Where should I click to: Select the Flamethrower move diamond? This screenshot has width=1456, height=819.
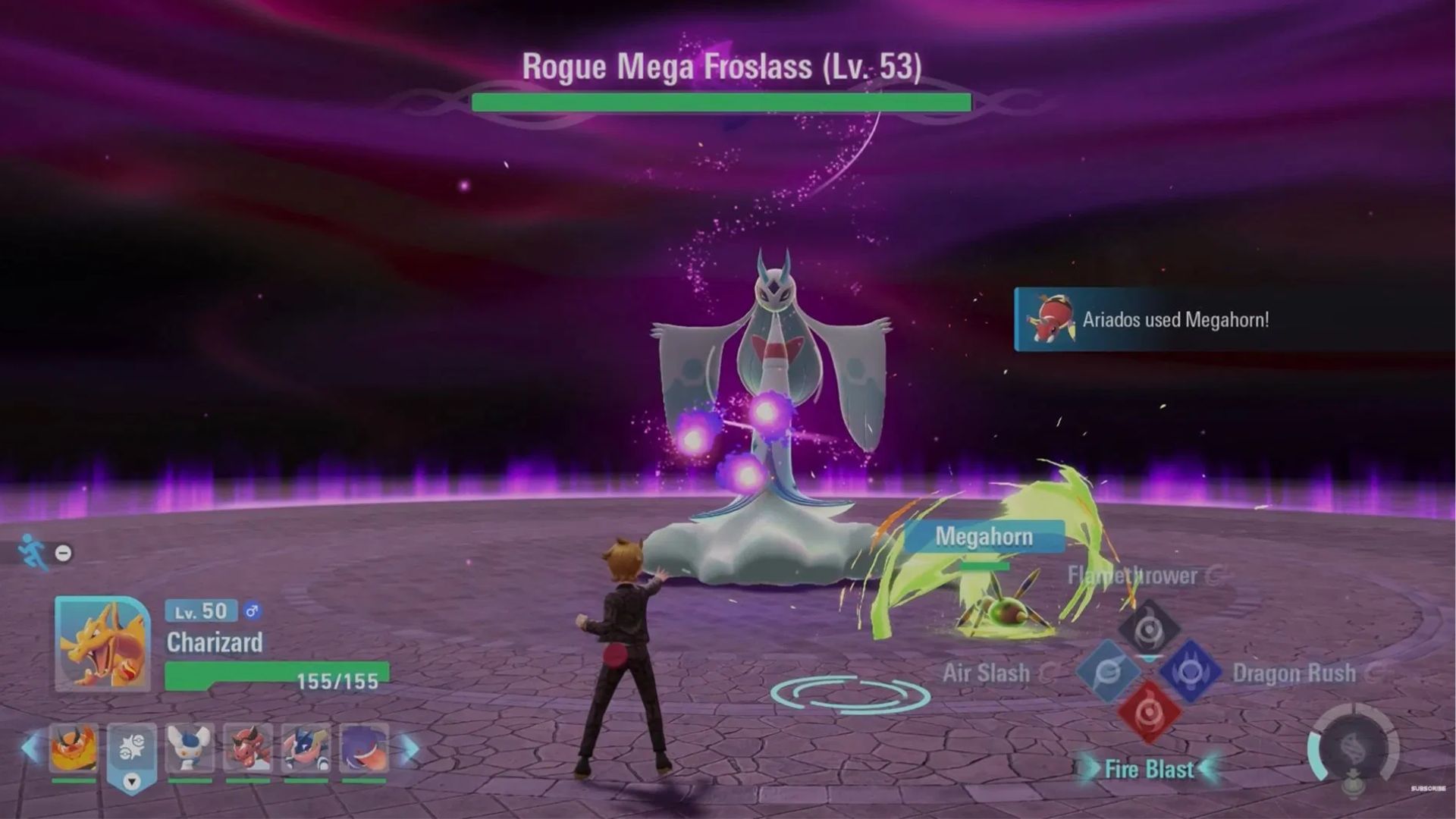click(x=1149, y=628)
